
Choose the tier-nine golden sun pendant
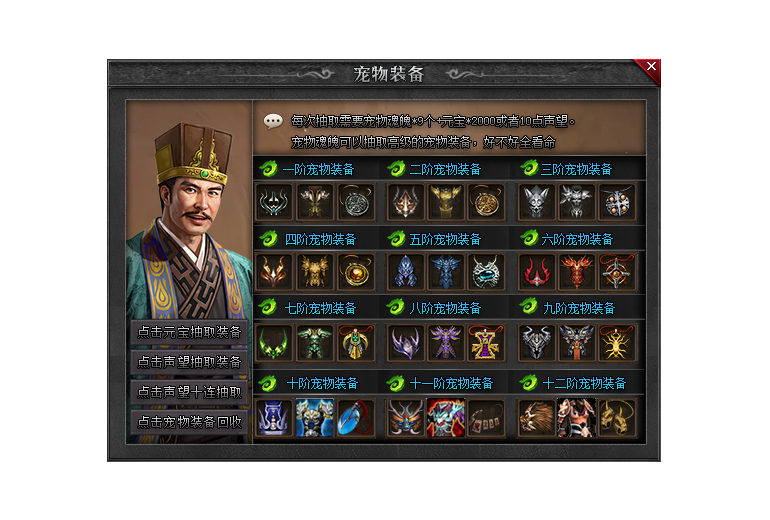(616, 342)
